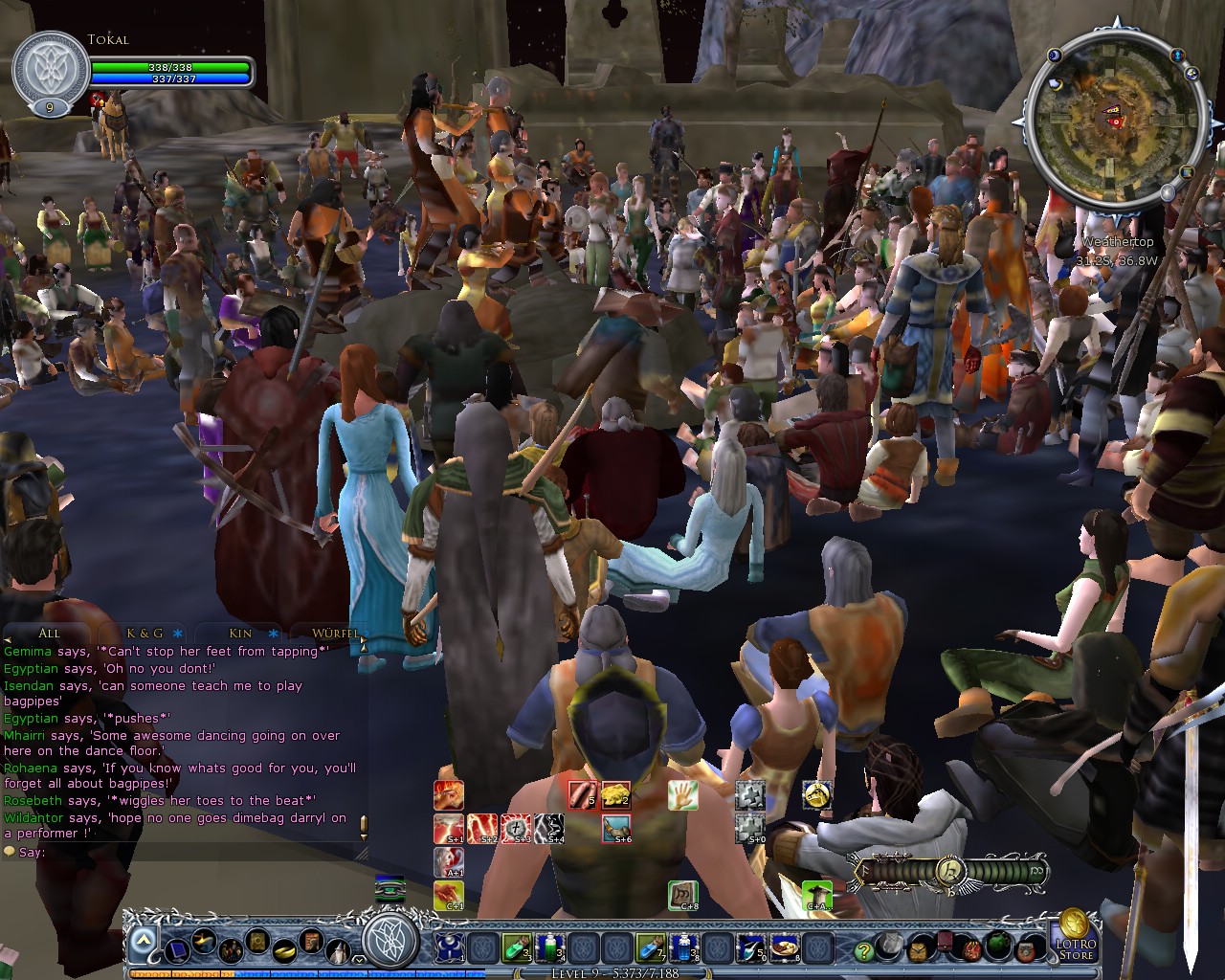Summon the horse mount quickslot icon

tap(818, 794)
